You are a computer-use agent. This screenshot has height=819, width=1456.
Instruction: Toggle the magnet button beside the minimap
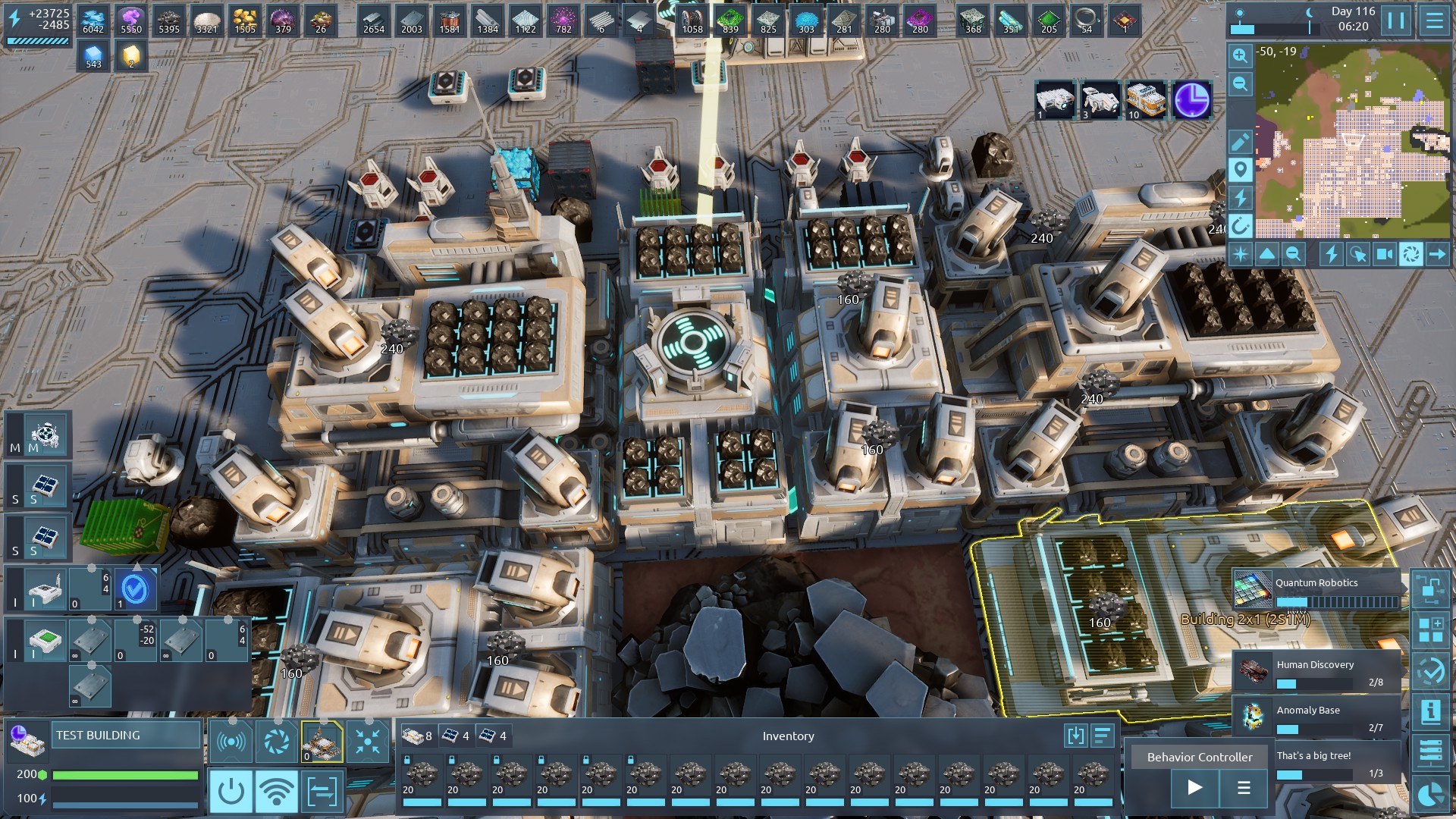(1240, 225)
